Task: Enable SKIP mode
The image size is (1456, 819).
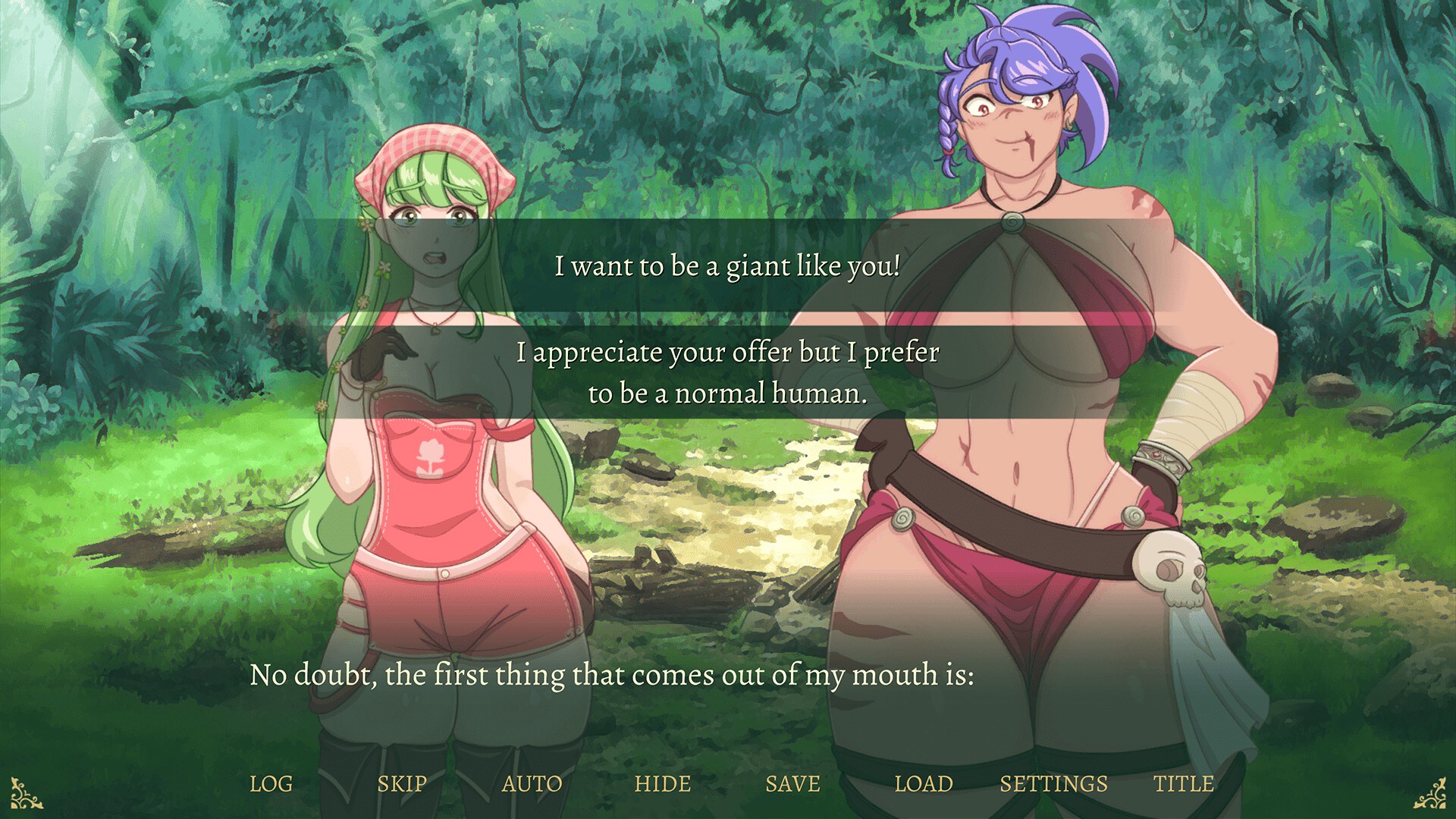Action: pos(402,783)
